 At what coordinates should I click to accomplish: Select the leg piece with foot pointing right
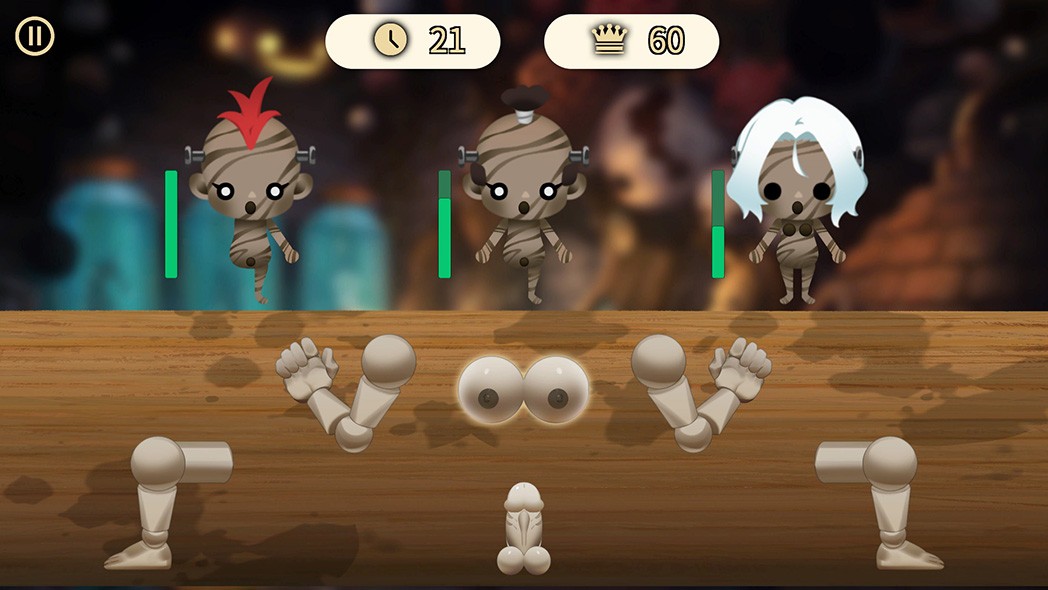(885, 500)
